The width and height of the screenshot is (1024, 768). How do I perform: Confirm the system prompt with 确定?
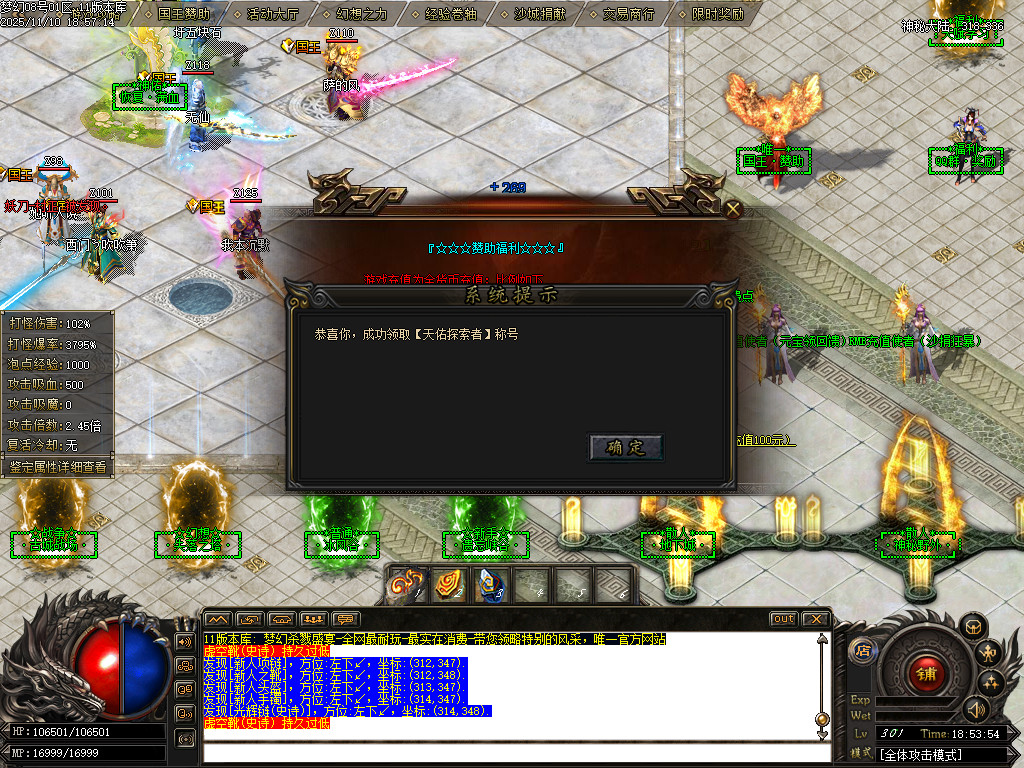(x=626, y=447)
